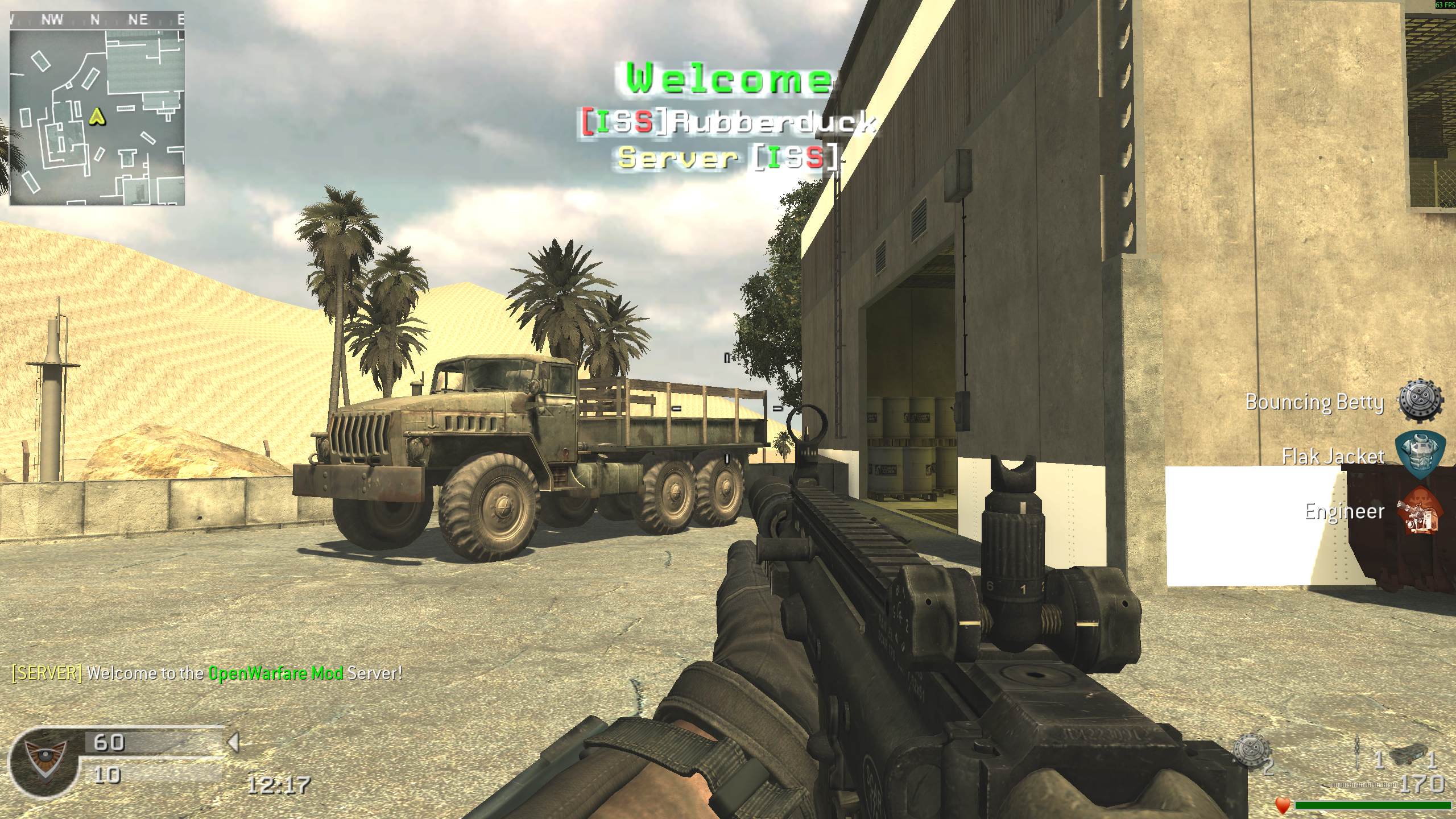Click the red heart health icon

click(1283, 805)
